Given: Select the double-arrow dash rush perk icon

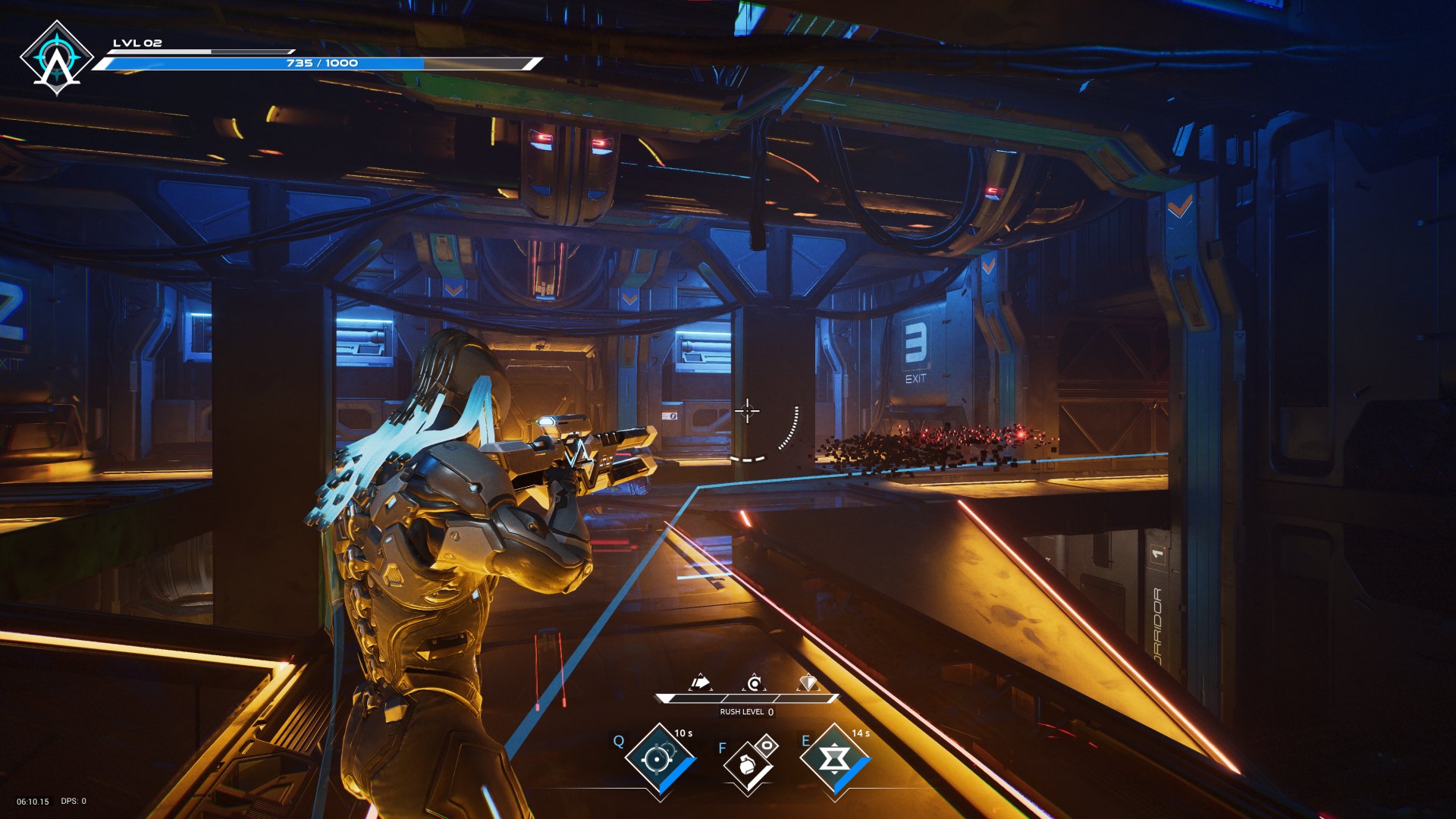Looking at the screenshot, I should coord(701,683).
